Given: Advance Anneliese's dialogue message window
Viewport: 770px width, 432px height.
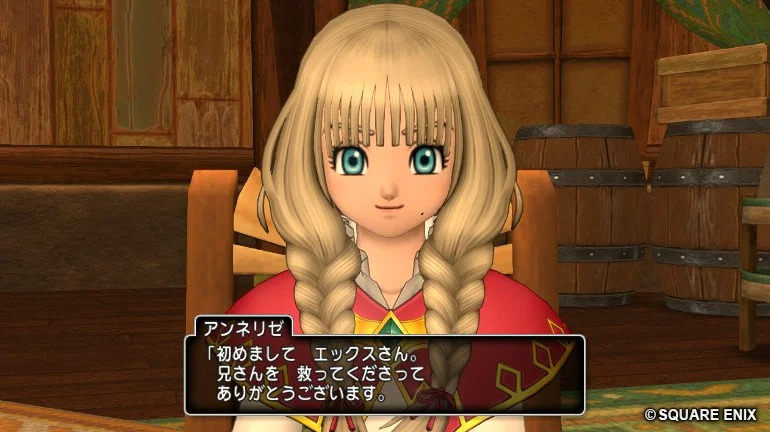Looking at the screenshot, I should click(384, 374).
